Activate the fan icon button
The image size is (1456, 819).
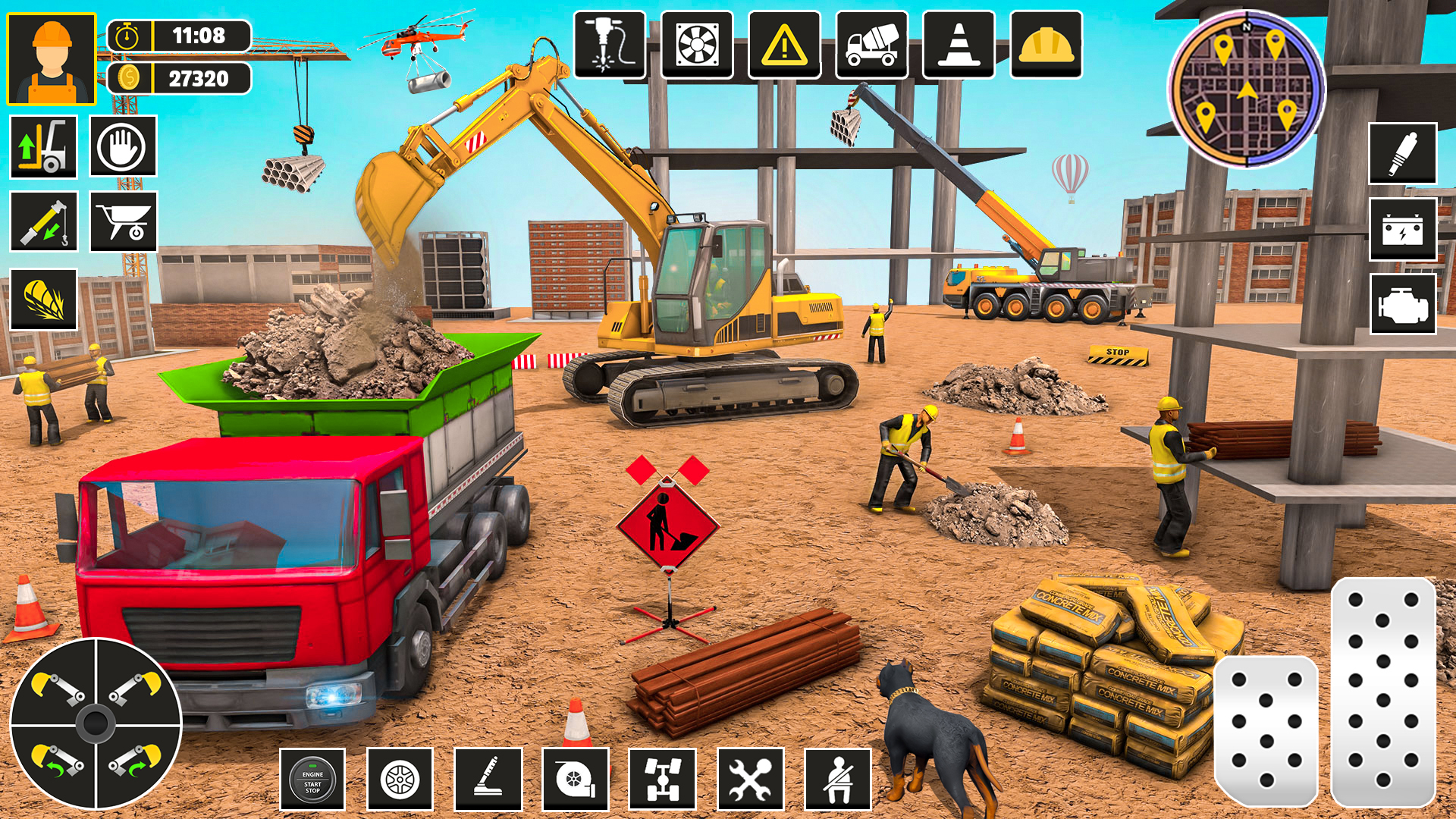pos(697,45)
